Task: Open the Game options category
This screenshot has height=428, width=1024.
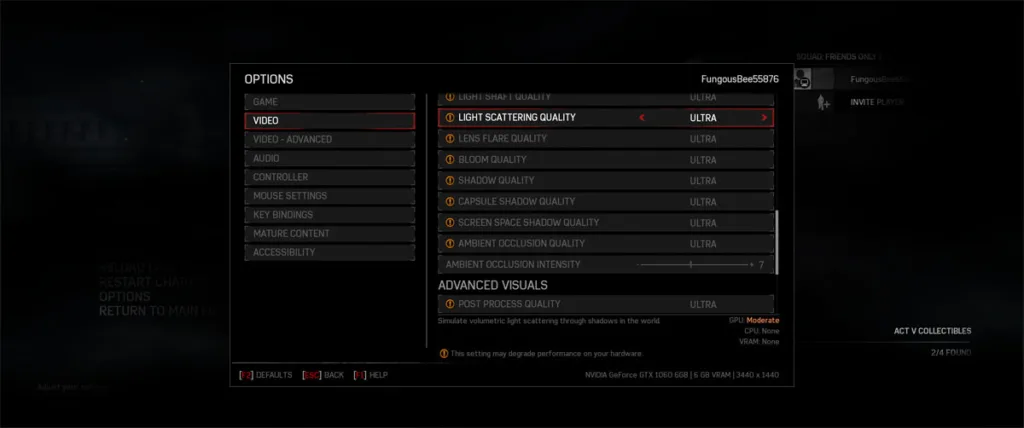Action: click(x=329, y=102)
